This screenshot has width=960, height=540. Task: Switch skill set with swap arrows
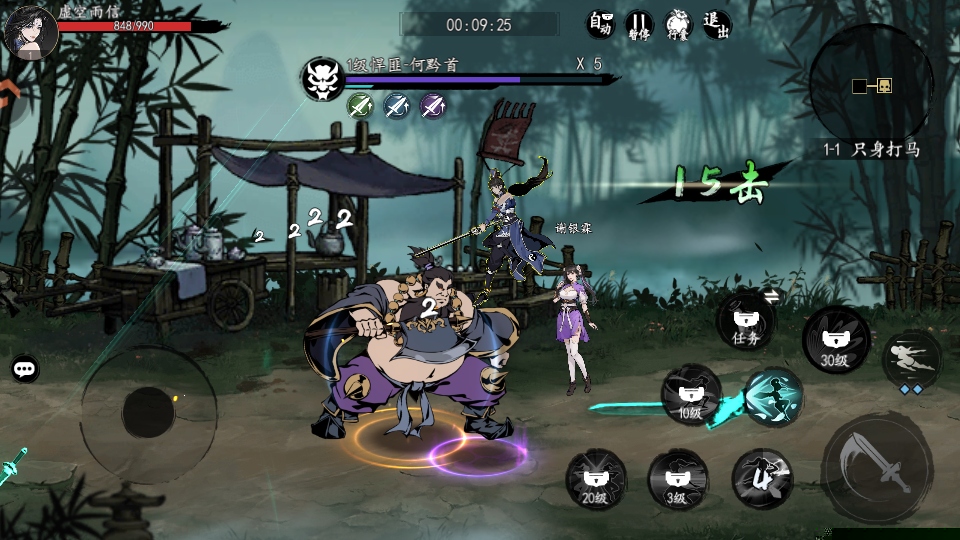(772, 295)
